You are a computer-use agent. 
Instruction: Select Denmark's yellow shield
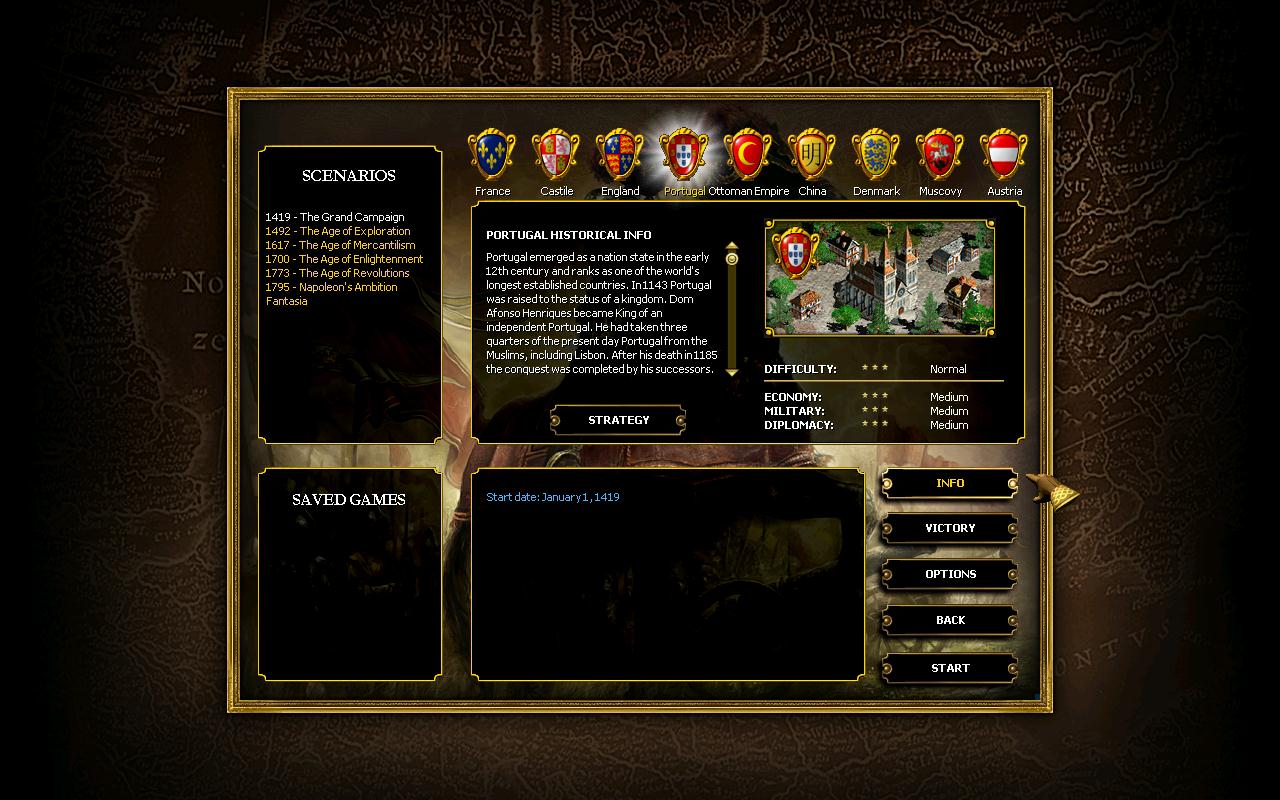(876, 154)
